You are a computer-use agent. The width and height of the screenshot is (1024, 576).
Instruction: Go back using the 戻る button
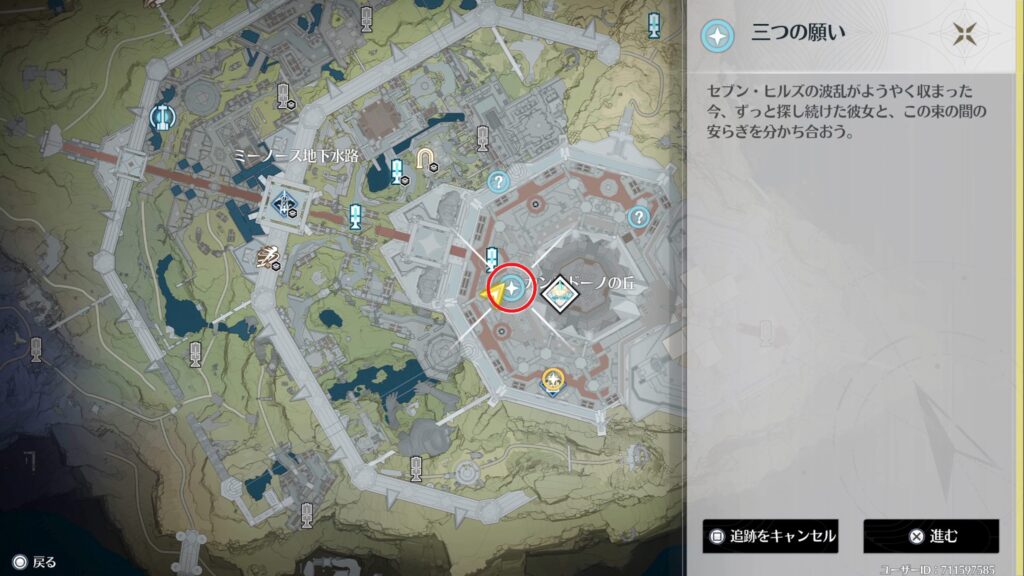[35, 562]
